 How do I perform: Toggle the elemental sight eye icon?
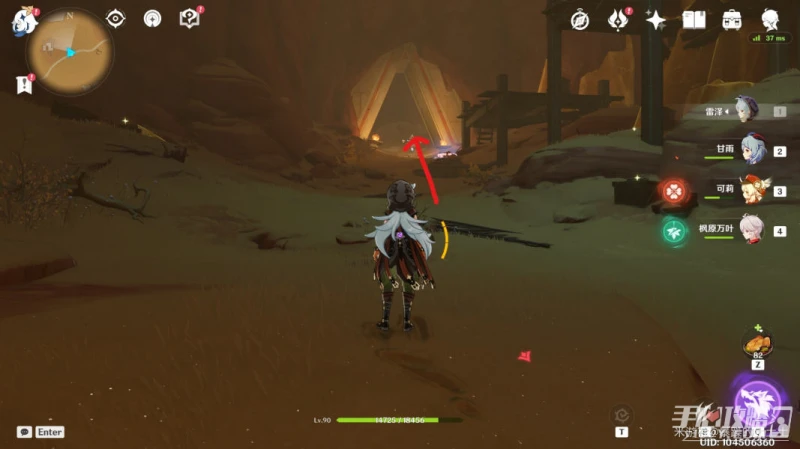tap(116, 19)
